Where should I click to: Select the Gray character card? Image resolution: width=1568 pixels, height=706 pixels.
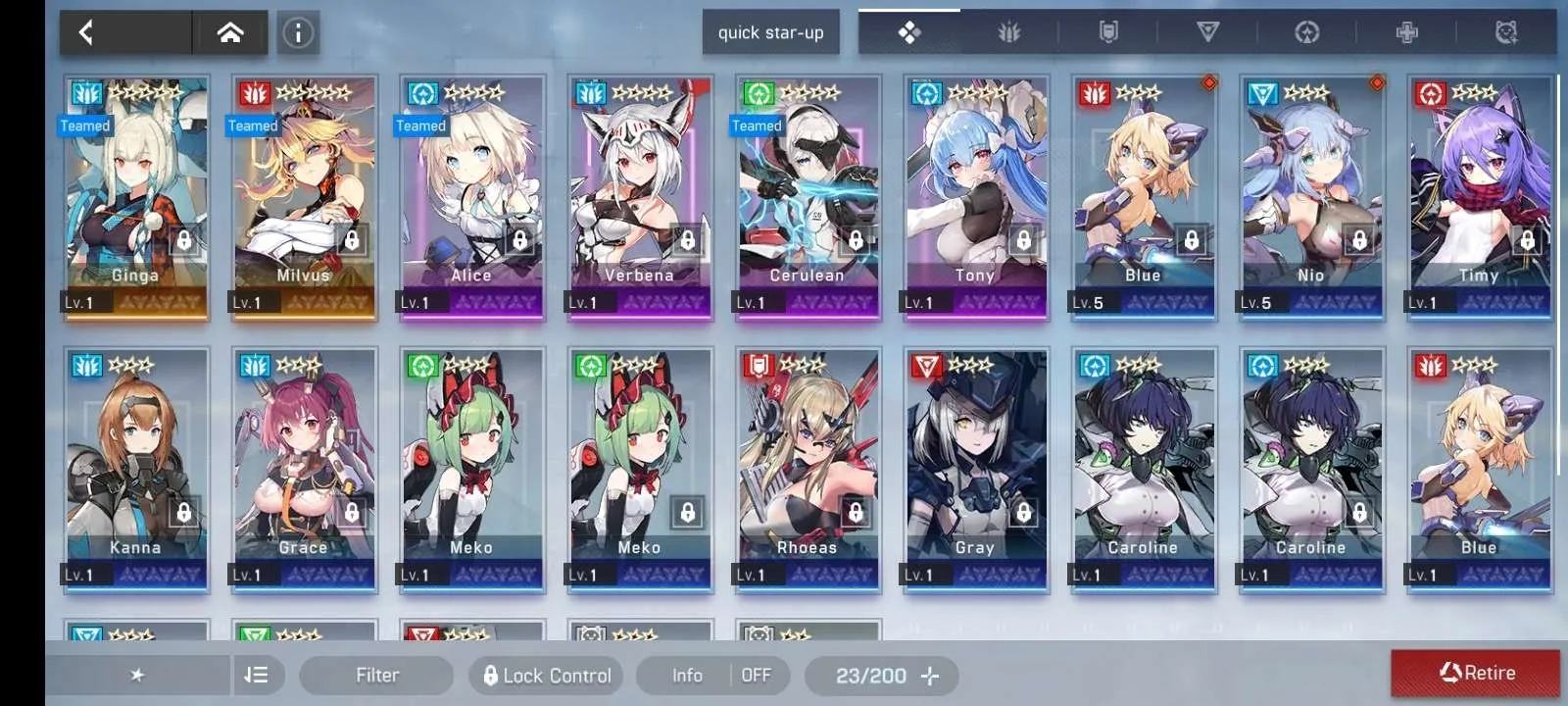click(x=975, y=469)
